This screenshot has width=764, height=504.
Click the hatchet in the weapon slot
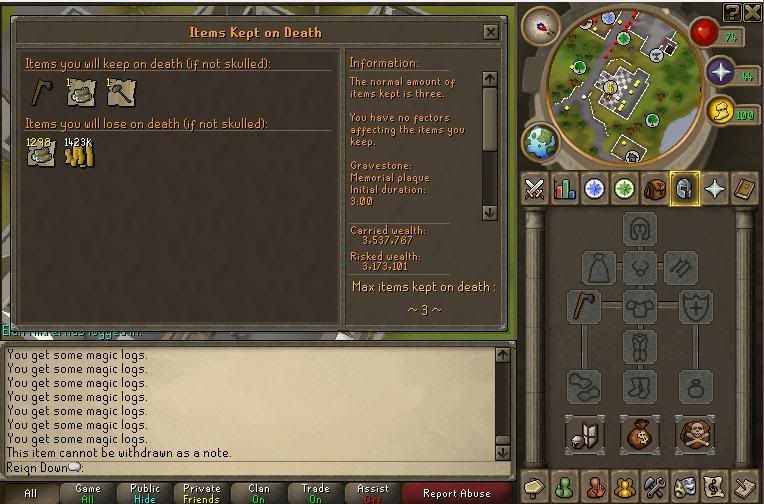tap(585, 306)
